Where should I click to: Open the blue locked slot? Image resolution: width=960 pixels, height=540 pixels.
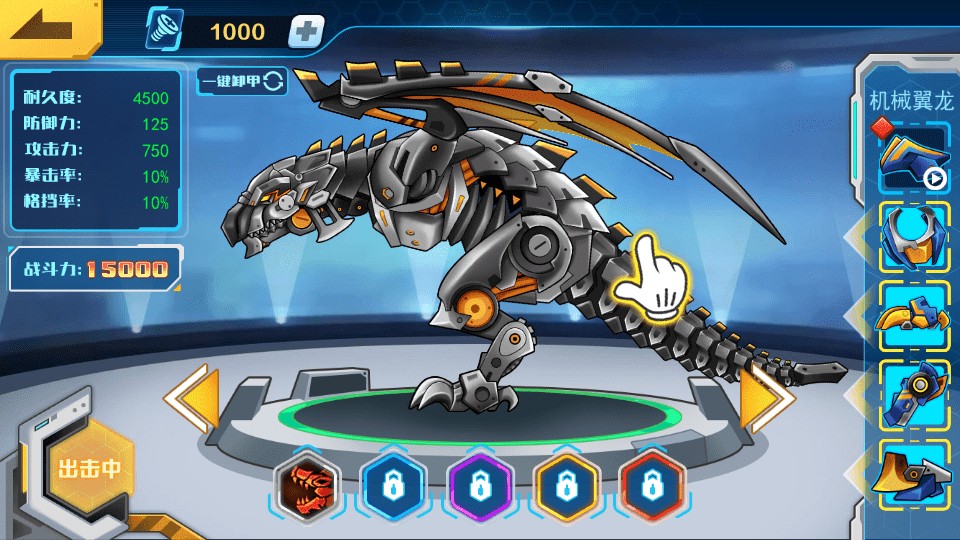point(393,488)
